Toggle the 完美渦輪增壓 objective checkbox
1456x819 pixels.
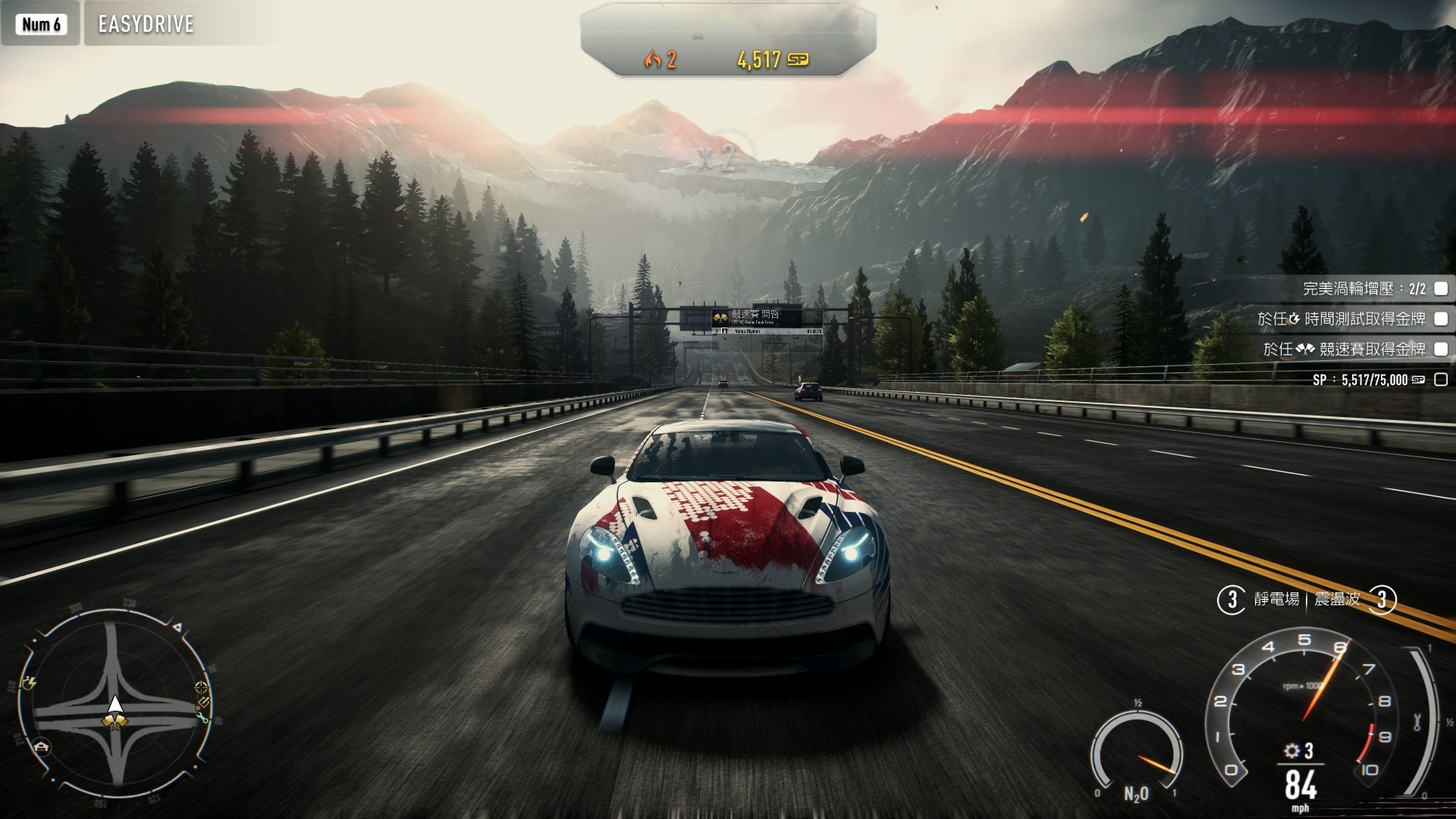[x=1441, y=288]
